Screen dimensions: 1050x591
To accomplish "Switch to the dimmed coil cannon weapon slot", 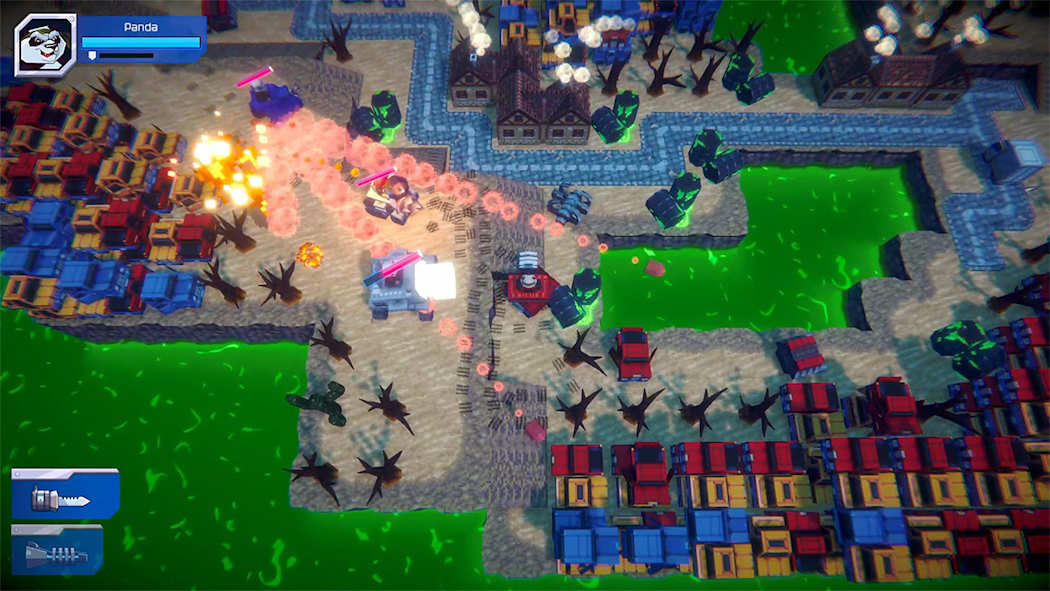I will (x=58, y=549).
